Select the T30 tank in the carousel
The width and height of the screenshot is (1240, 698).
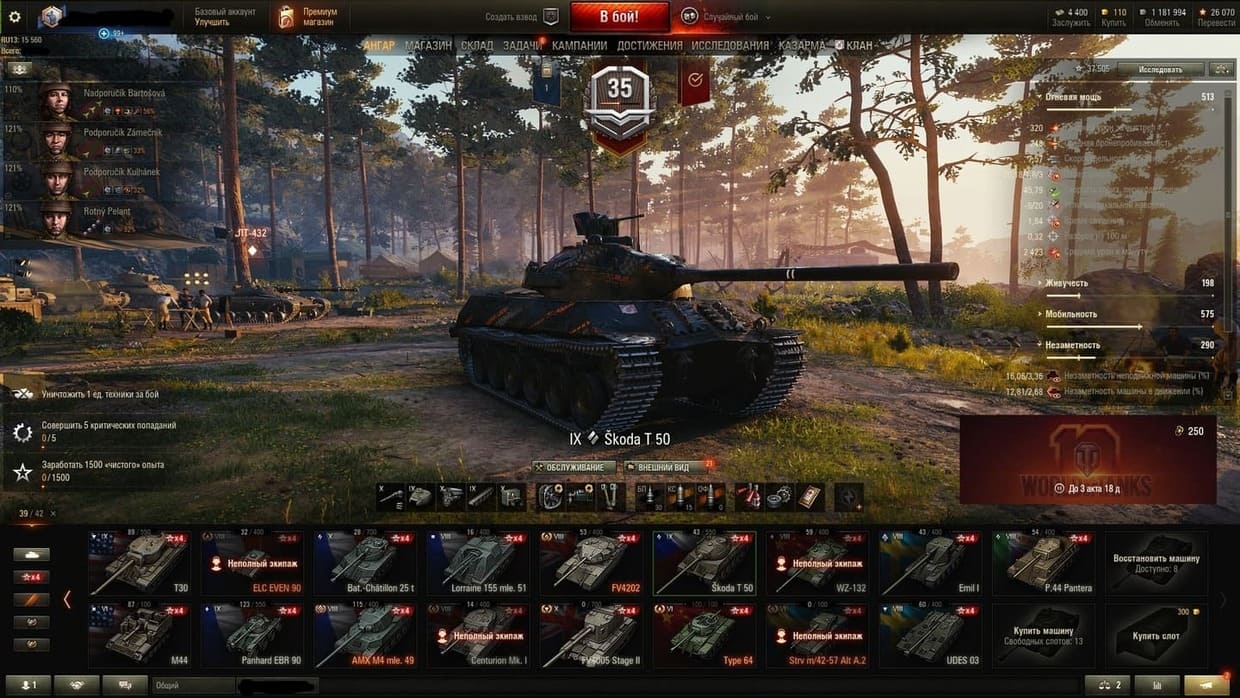139,563
